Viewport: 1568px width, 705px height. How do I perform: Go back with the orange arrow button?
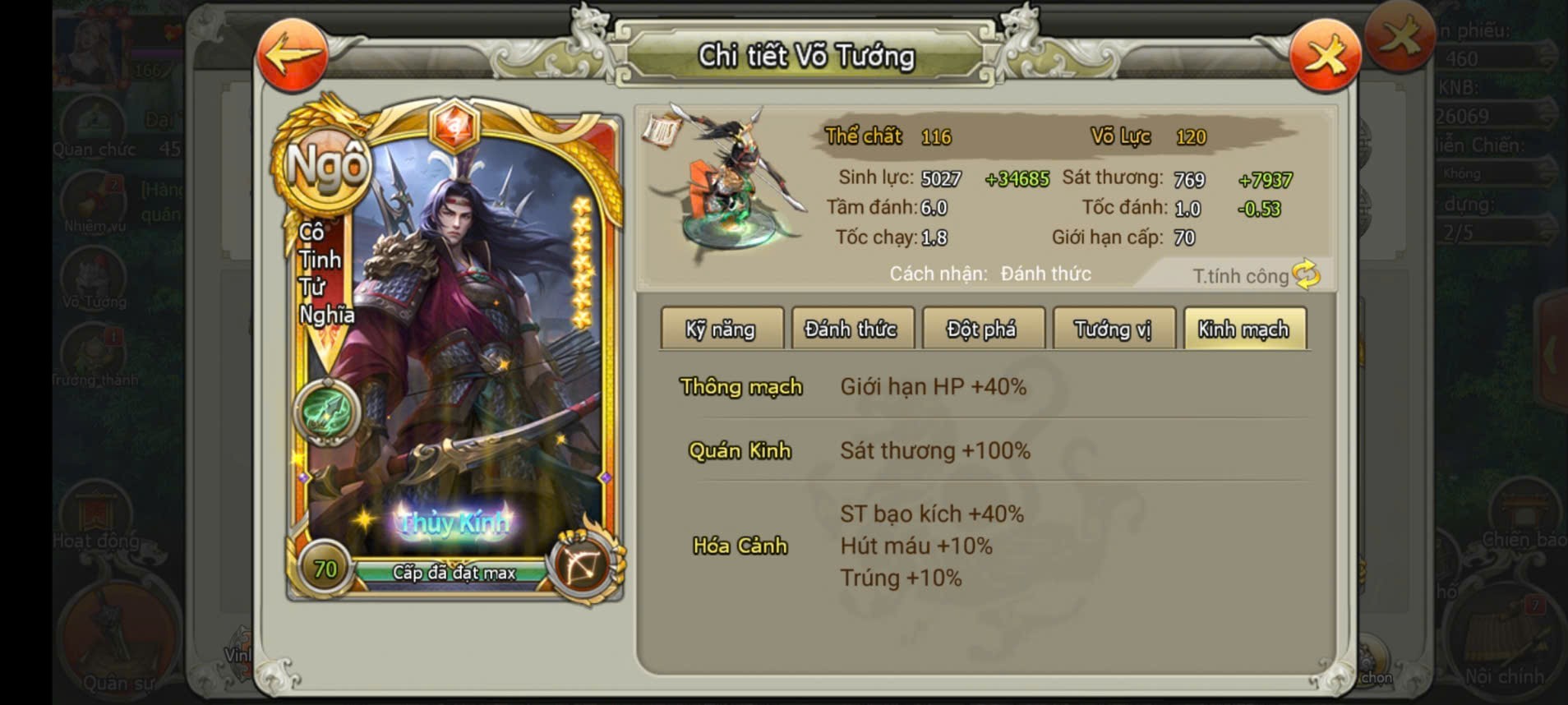[x=292, y=55]
